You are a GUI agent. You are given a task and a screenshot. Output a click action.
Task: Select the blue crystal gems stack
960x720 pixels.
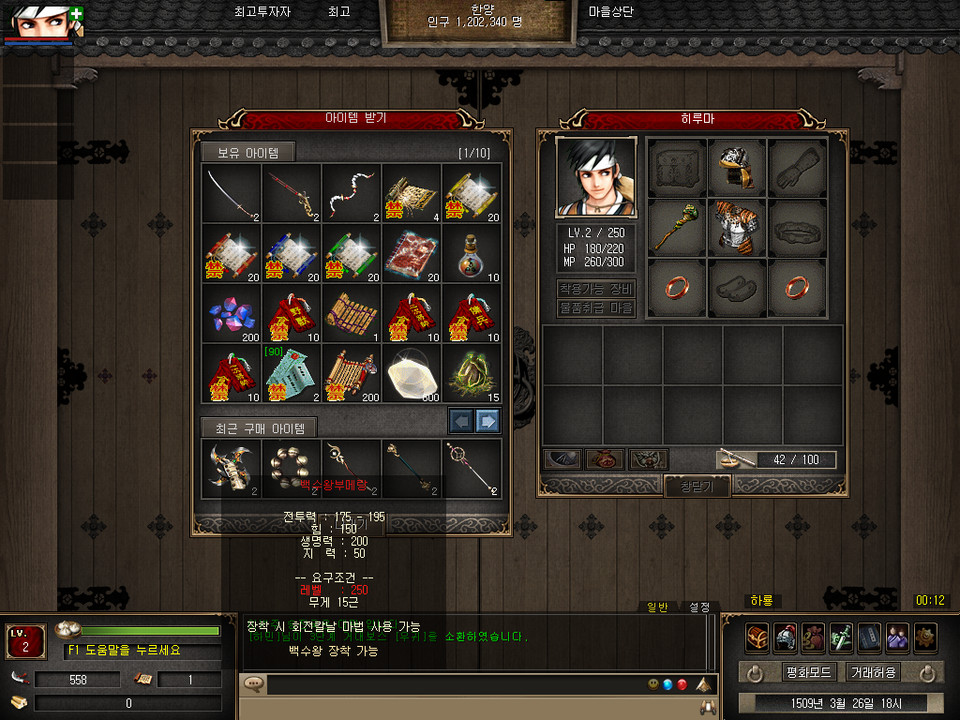231,313
